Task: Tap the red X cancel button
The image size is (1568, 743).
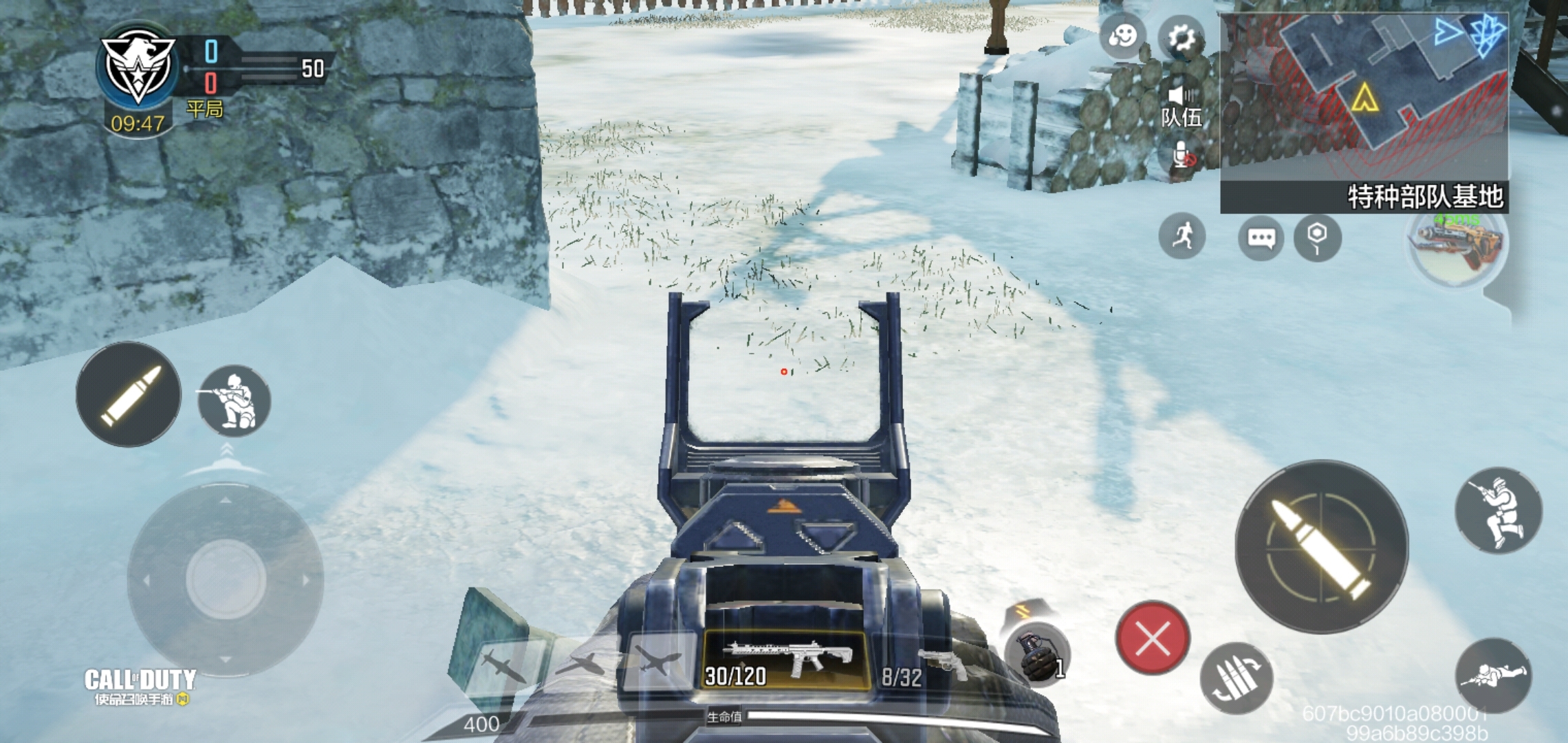Action: pyautogui.click(x=1153, y=638)
